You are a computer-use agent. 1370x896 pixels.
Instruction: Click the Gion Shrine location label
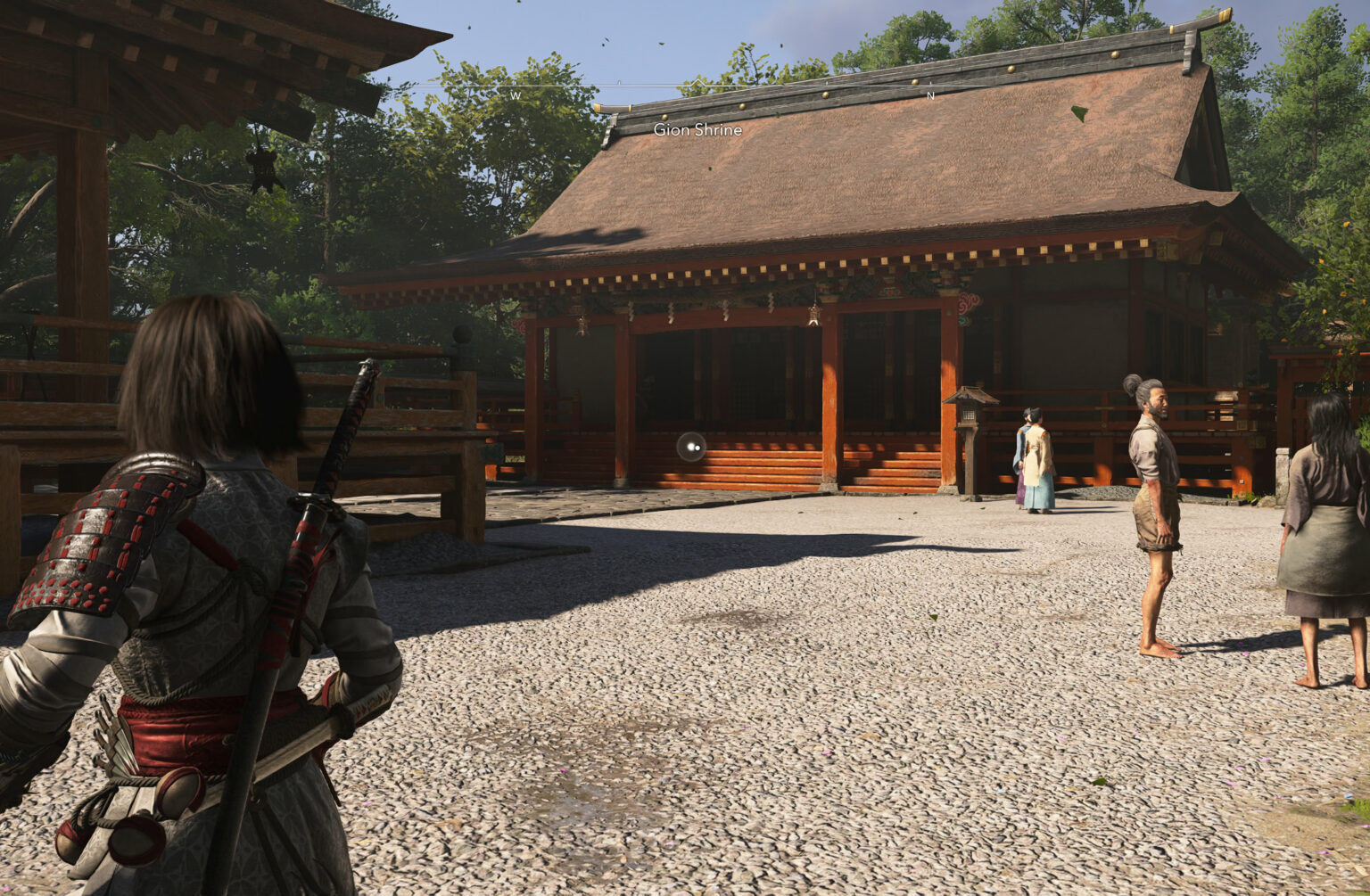[x=697, y=129]
